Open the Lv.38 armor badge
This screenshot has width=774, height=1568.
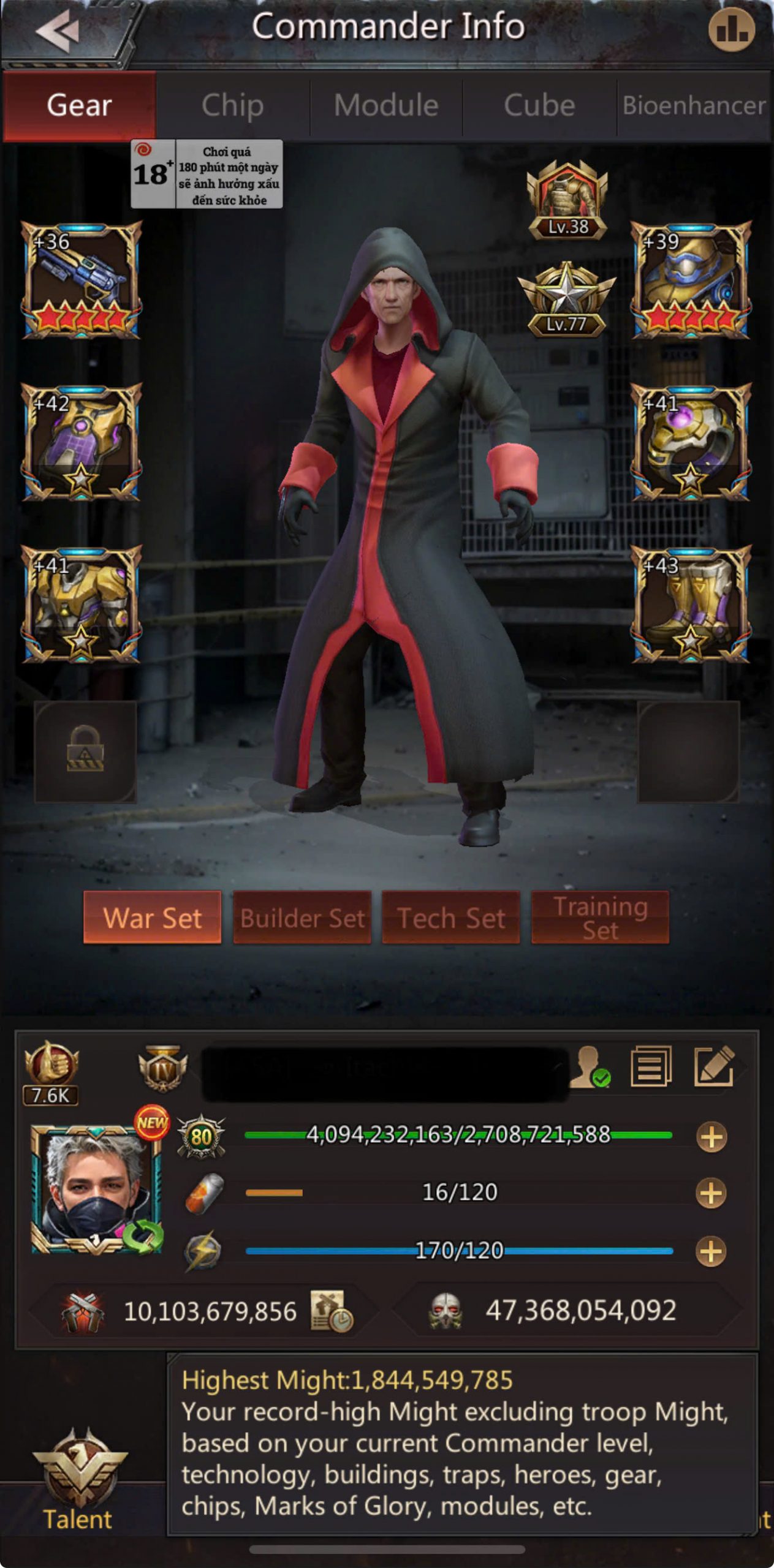567,200
